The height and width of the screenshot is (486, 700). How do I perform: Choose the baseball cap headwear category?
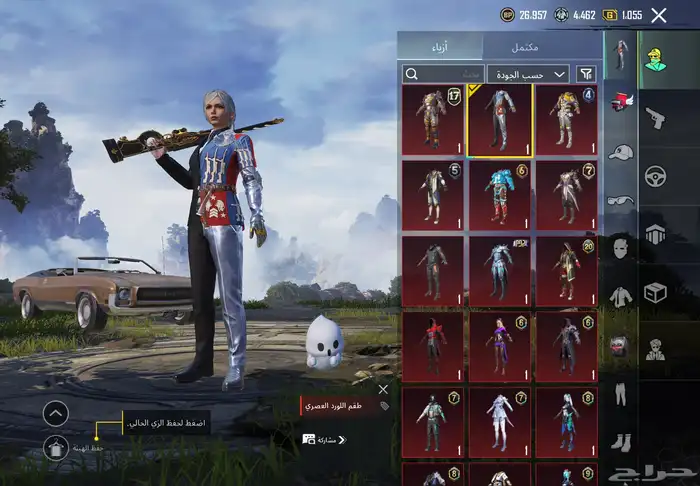[x=621, y=152]
